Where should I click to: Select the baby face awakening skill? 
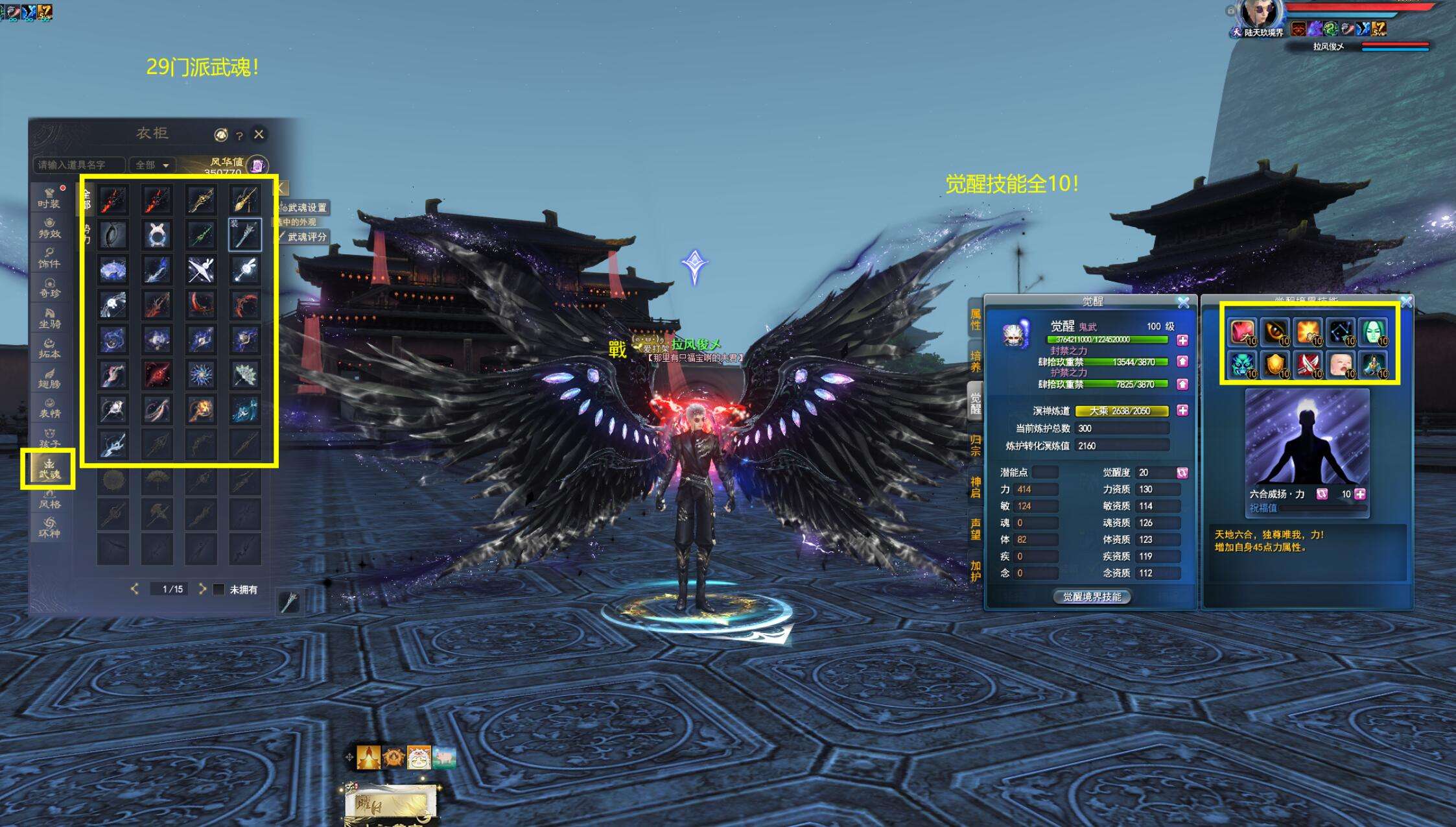tap(1341, 365)
